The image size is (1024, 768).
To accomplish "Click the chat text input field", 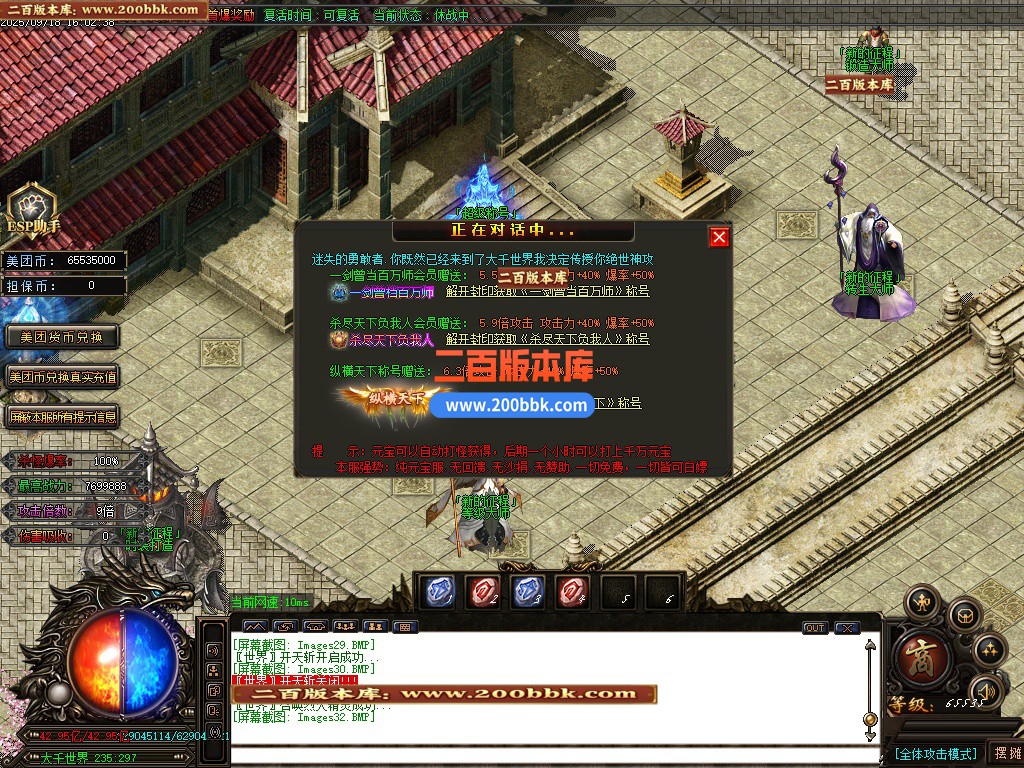I will pos(550,755).
